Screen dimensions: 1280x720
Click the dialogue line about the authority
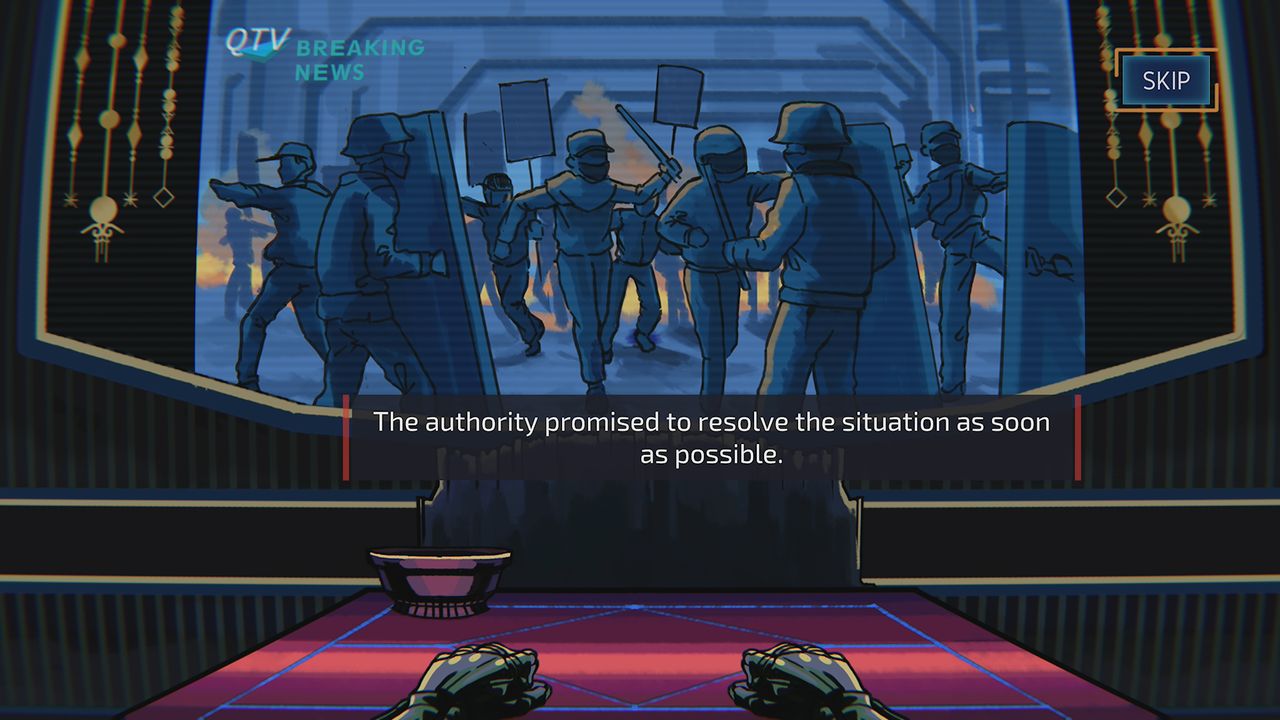click(711, 422)
